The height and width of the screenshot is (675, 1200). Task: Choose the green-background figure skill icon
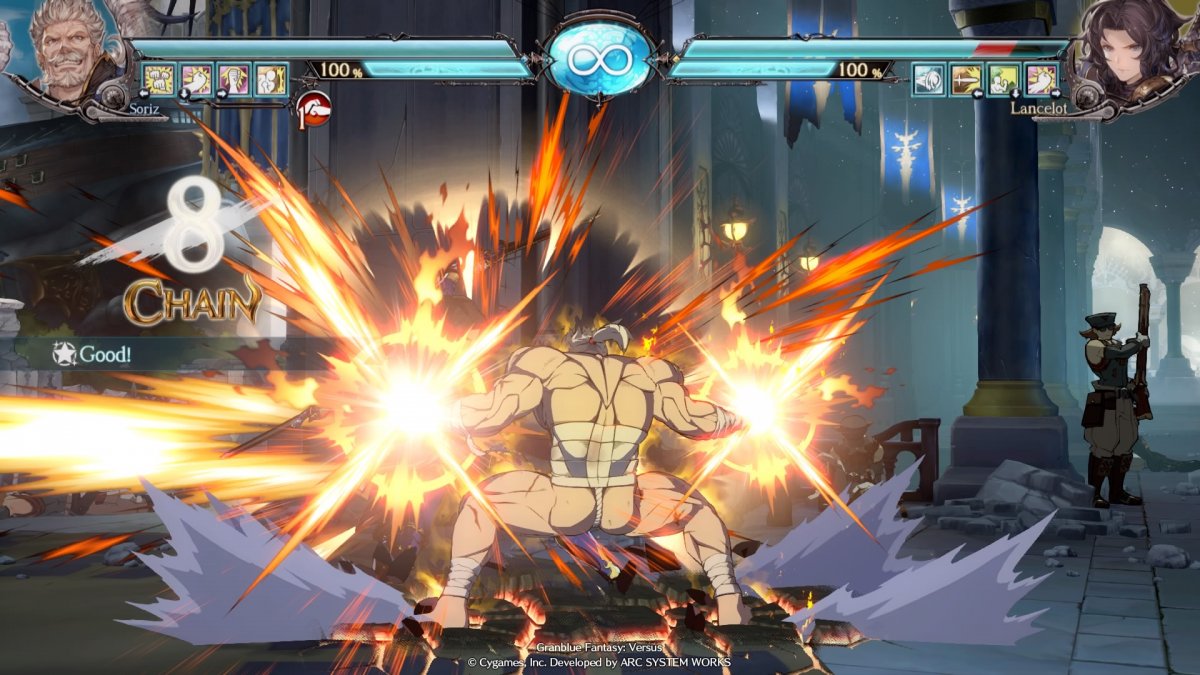coord(1004,79)
